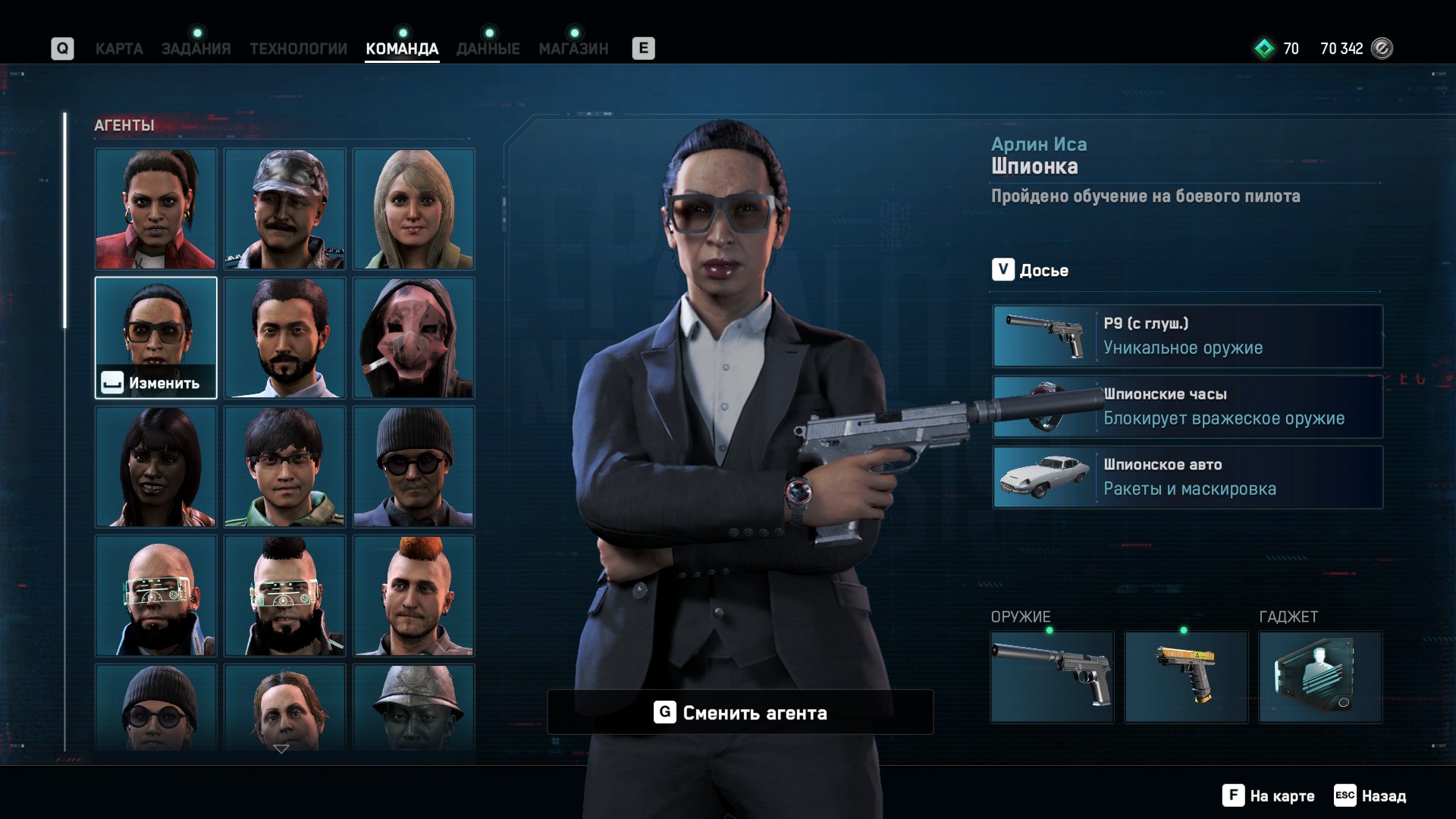The image size is (1456, 819).
Task: Open the Досье for Арлин Иса
Action: pyautogui.click(x=1031, y=270)
